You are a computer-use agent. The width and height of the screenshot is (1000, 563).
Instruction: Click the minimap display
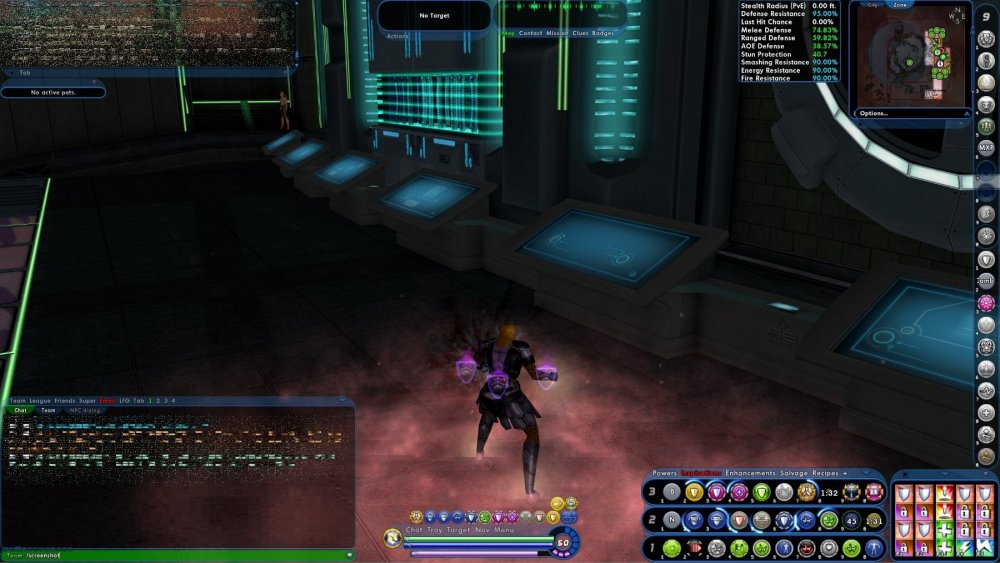[x=909, y=61]
